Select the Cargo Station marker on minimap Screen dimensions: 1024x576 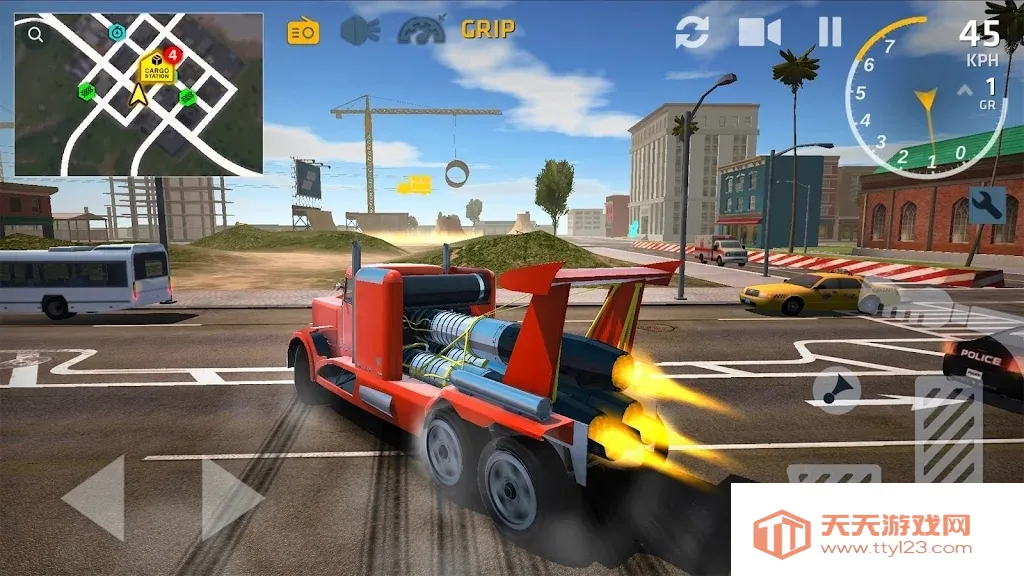pyautogui.click(x=157, y=68)
